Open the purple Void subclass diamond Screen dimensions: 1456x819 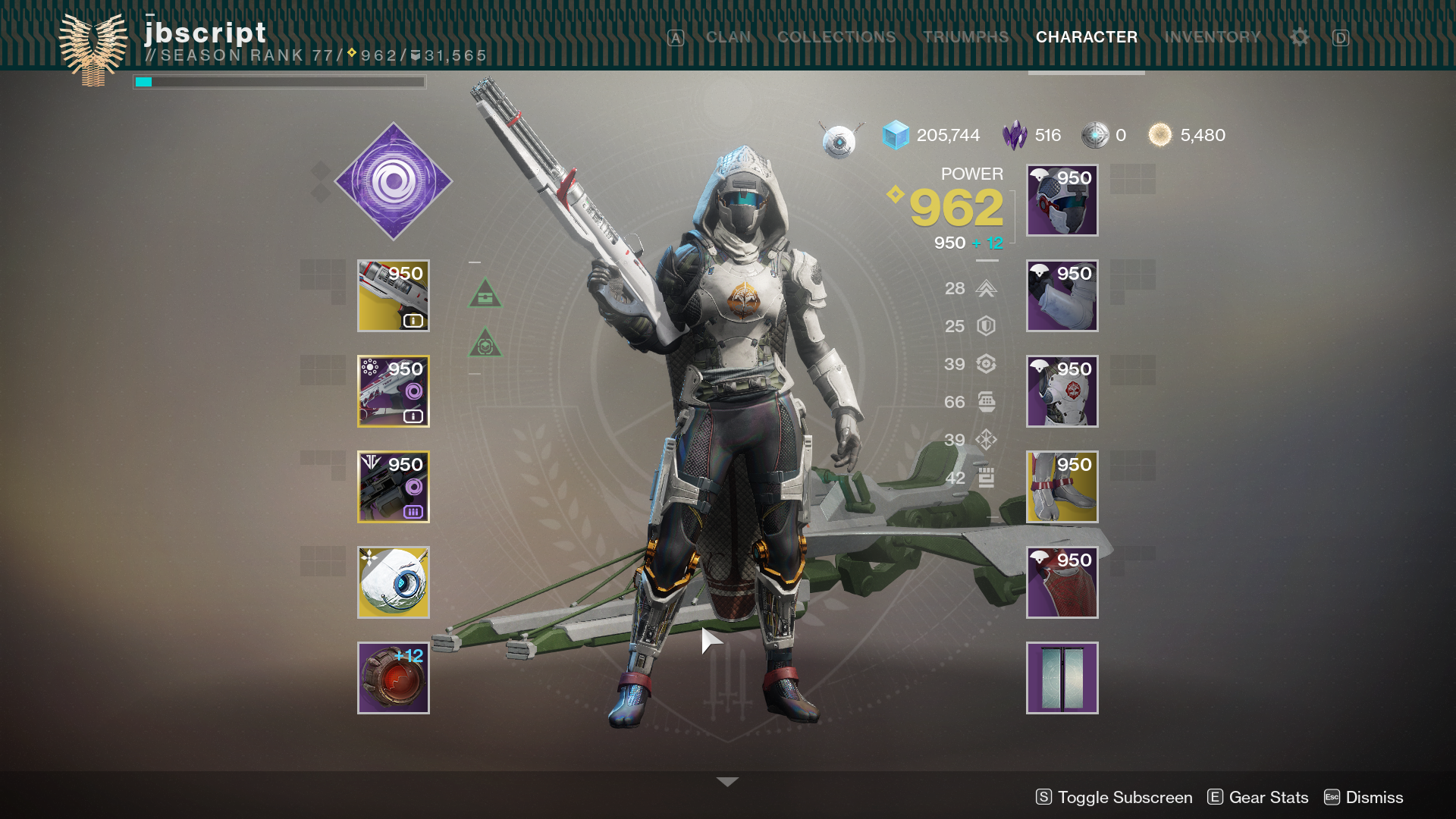click(x=394, y=181)
